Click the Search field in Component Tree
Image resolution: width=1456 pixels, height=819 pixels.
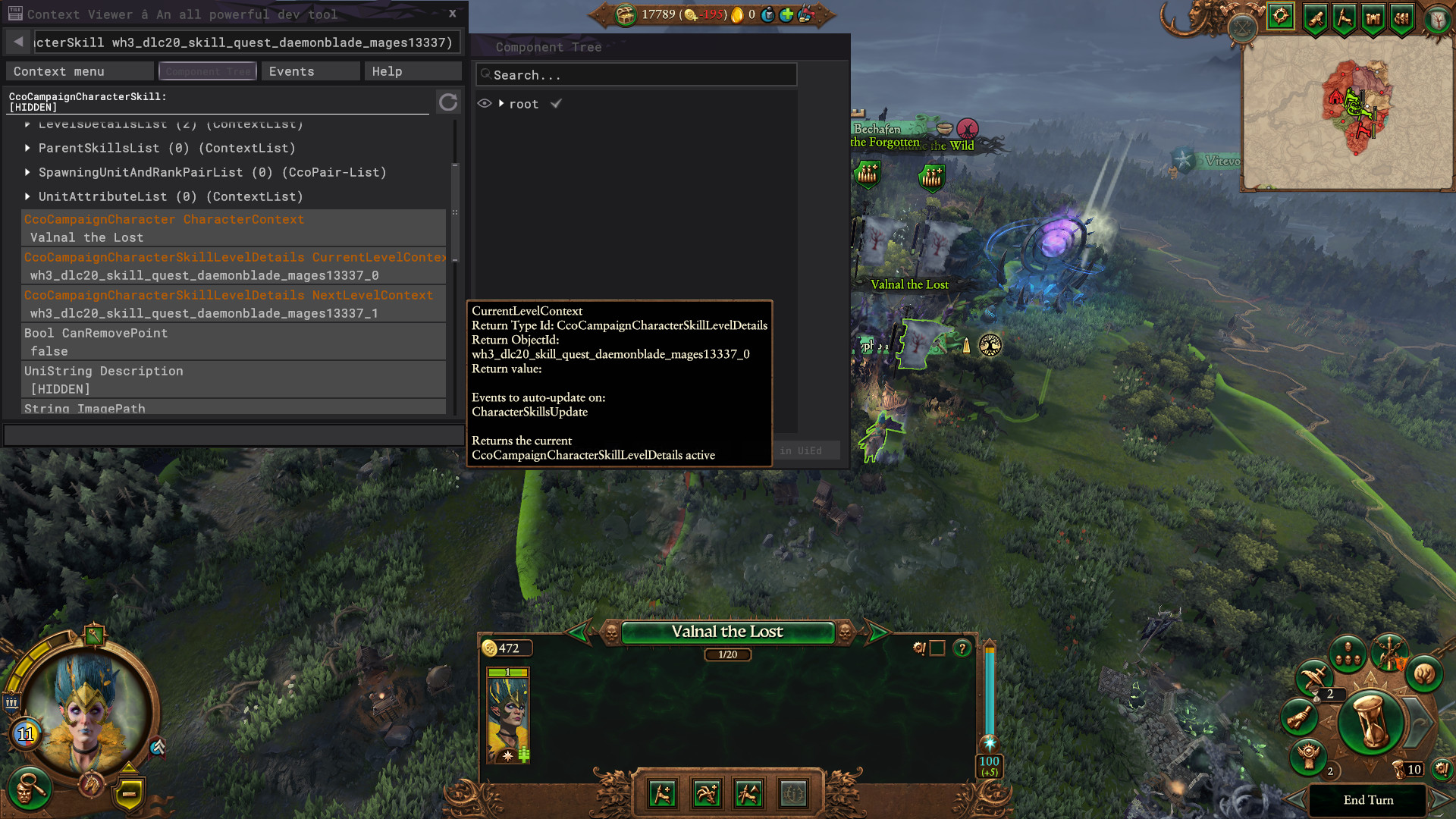(x=637, y=74)
